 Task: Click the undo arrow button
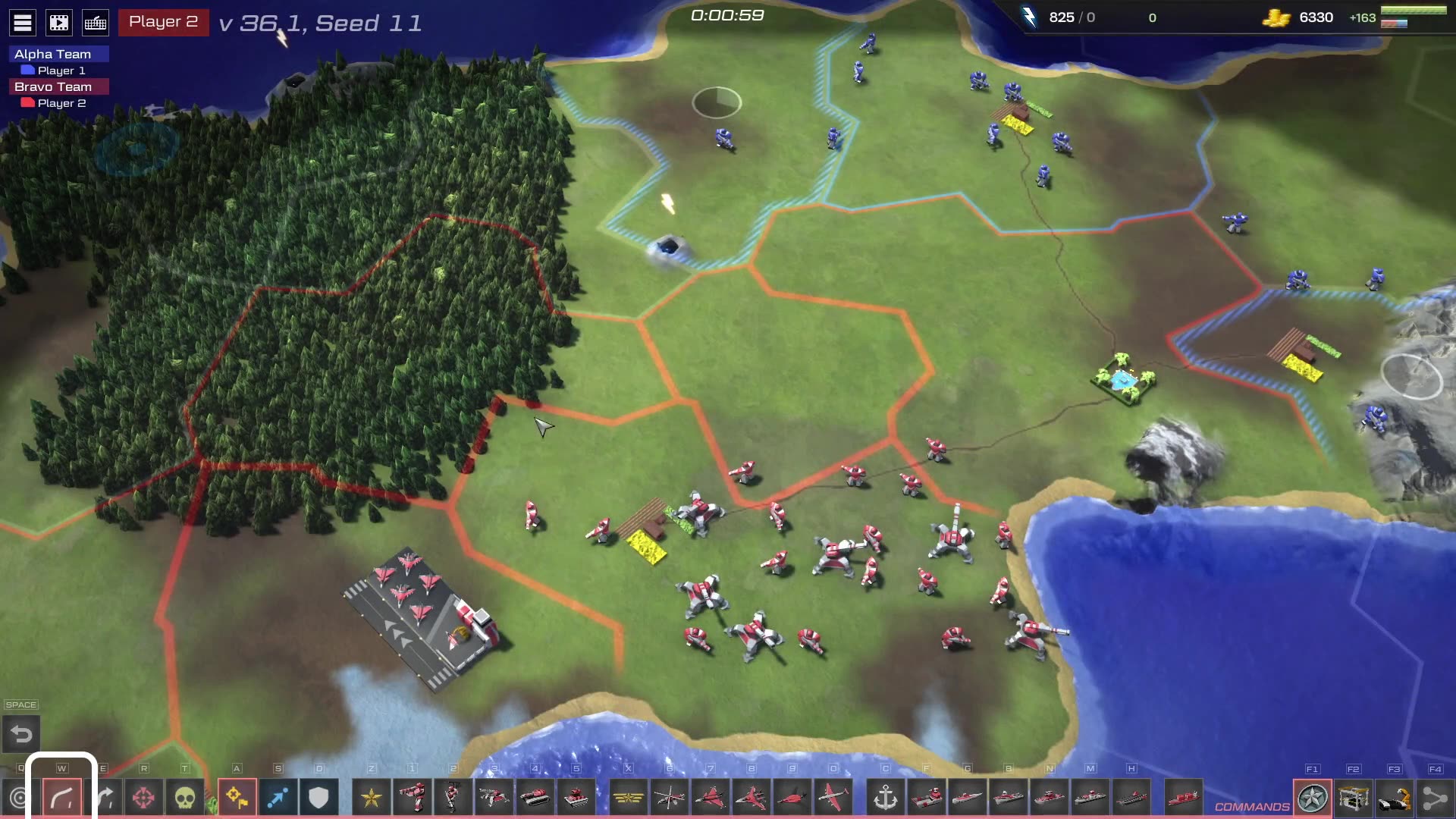[21, 734]
